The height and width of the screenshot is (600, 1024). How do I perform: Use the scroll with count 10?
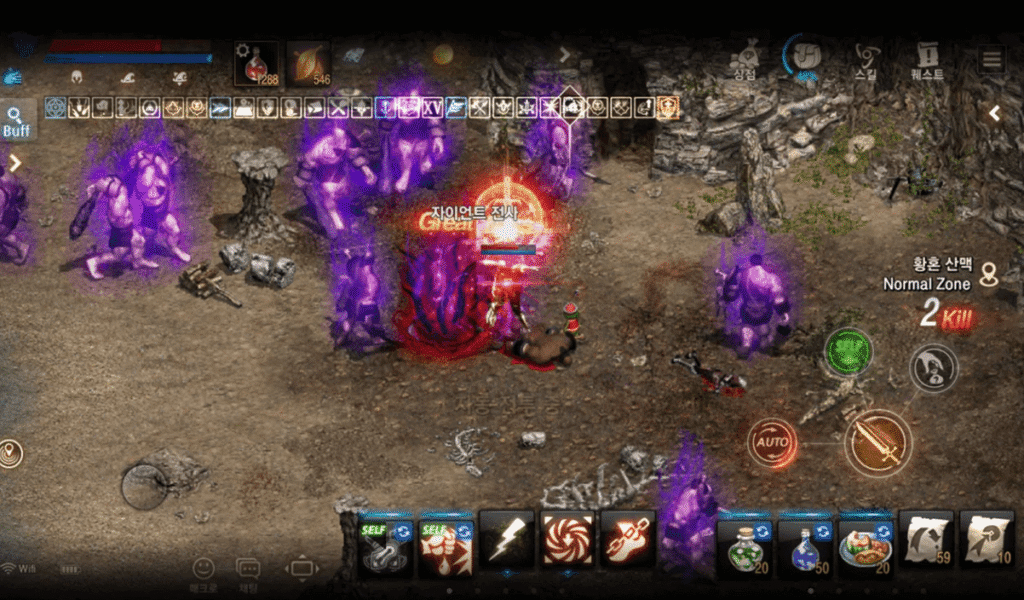pyautogui.click(x=987, y=541)
